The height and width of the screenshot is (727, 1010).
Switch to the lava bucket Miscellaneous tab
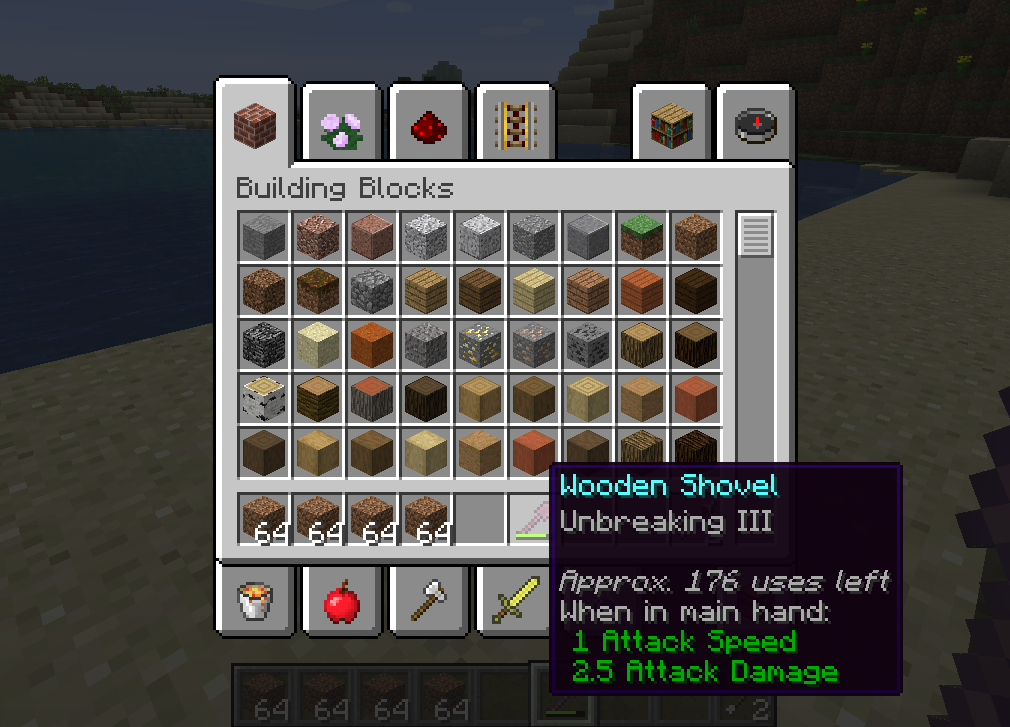[255, 600]
